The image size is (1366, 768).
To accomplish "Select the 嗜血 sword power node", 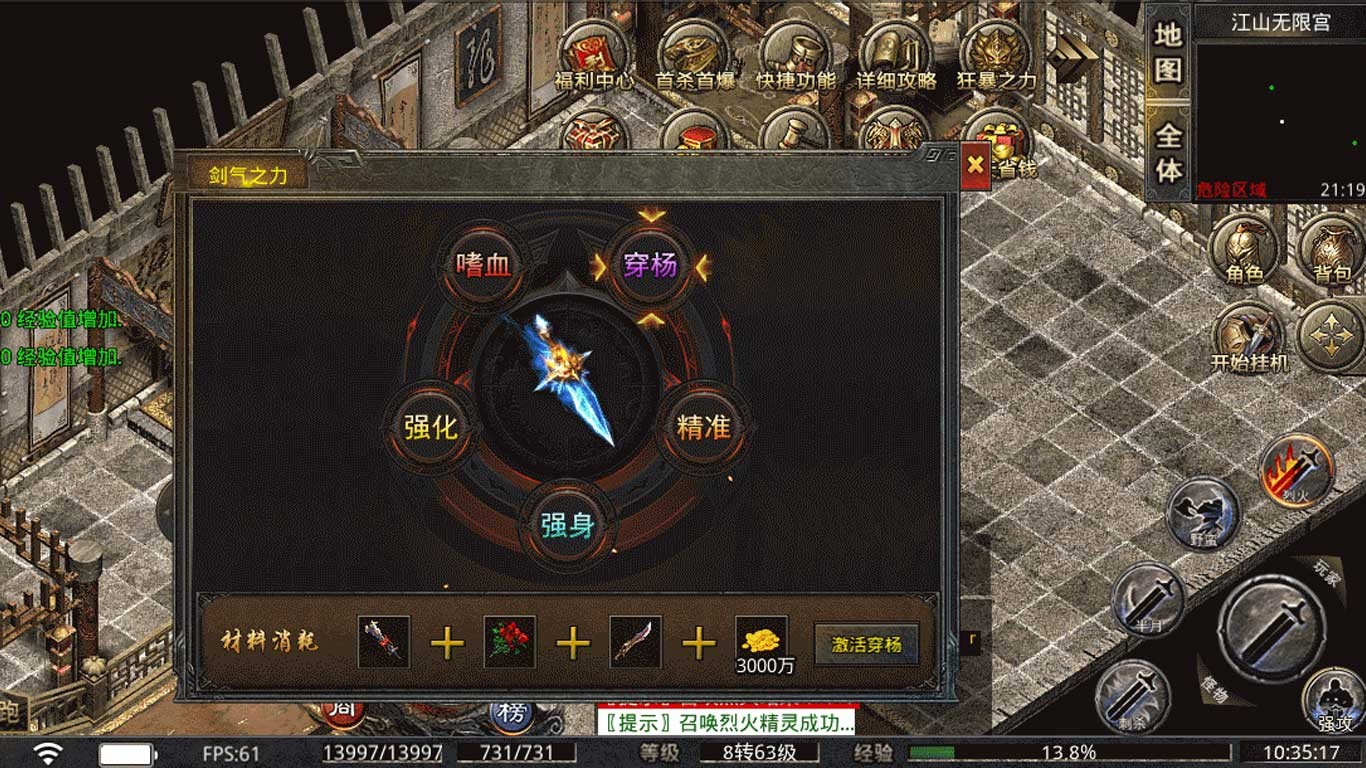I will (483, 265).
